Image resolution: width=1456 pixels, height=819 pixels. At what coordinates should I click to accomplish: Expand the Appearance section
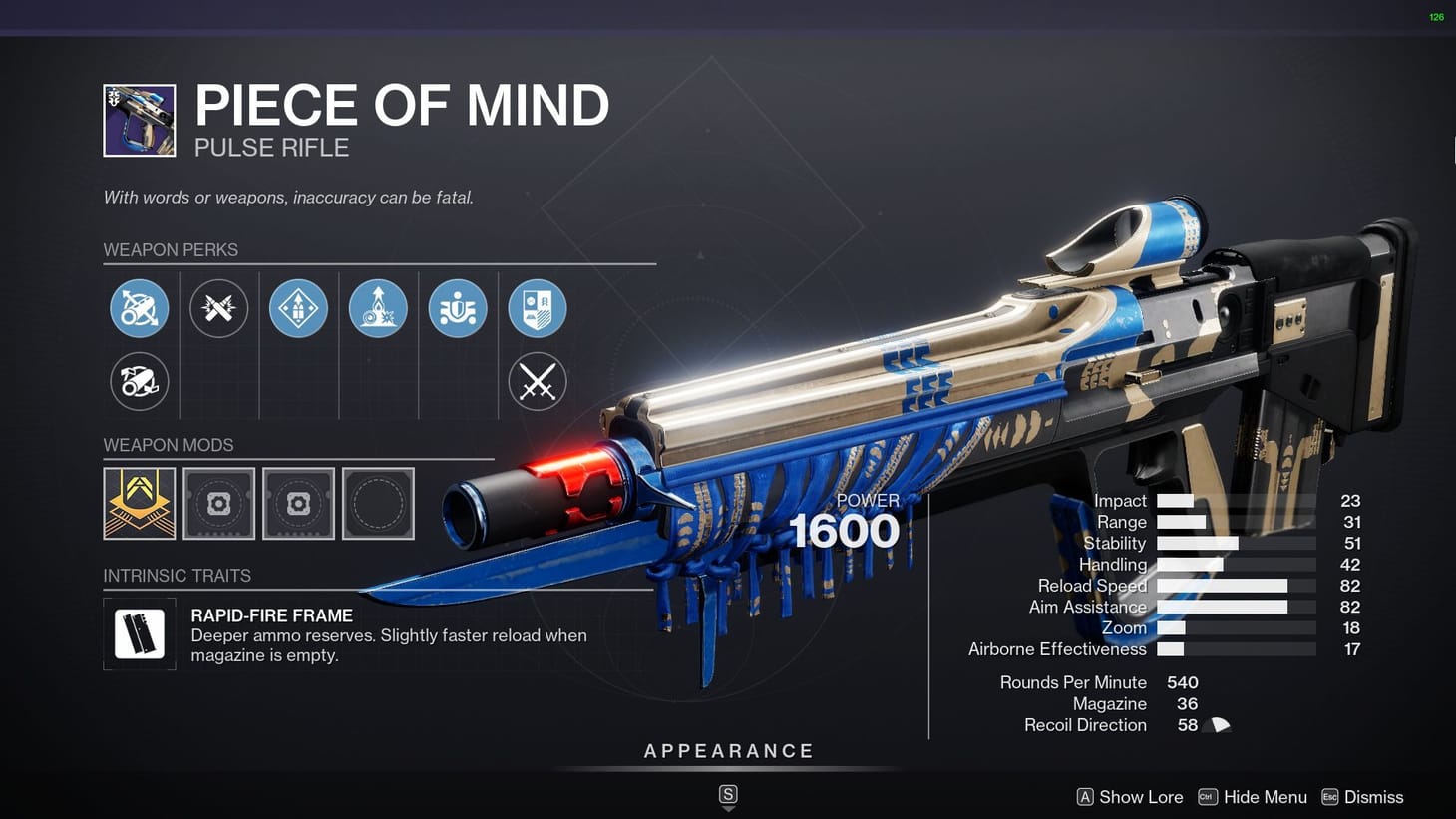pos(728,751)
